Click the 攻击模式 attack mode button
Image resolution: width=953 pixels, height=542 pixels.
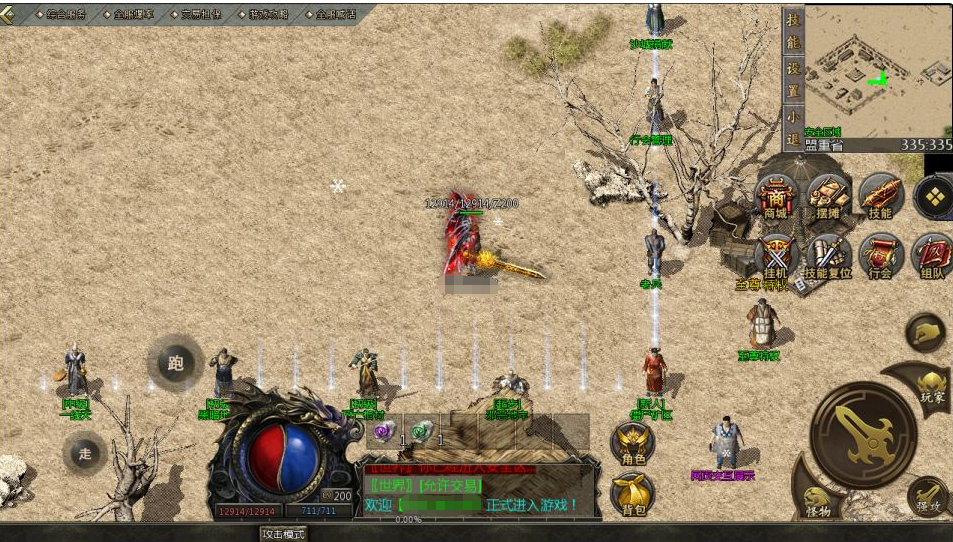(282, 534)
